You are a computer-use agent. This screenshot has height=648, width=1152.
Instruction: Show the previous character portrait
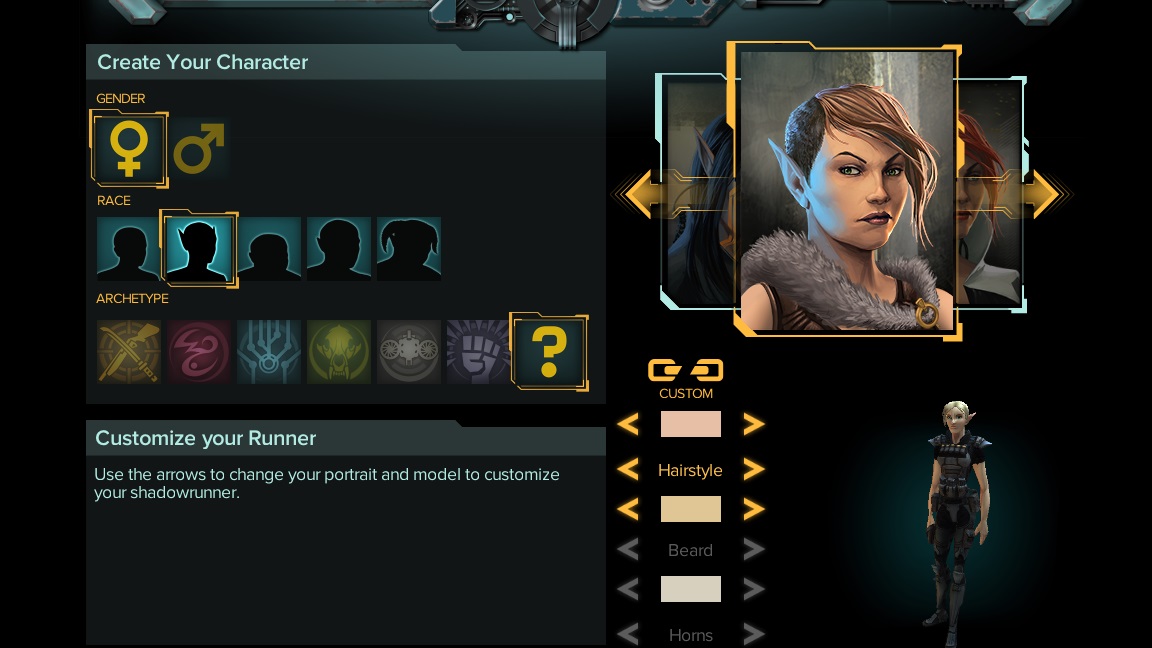[x=640, y=194]
